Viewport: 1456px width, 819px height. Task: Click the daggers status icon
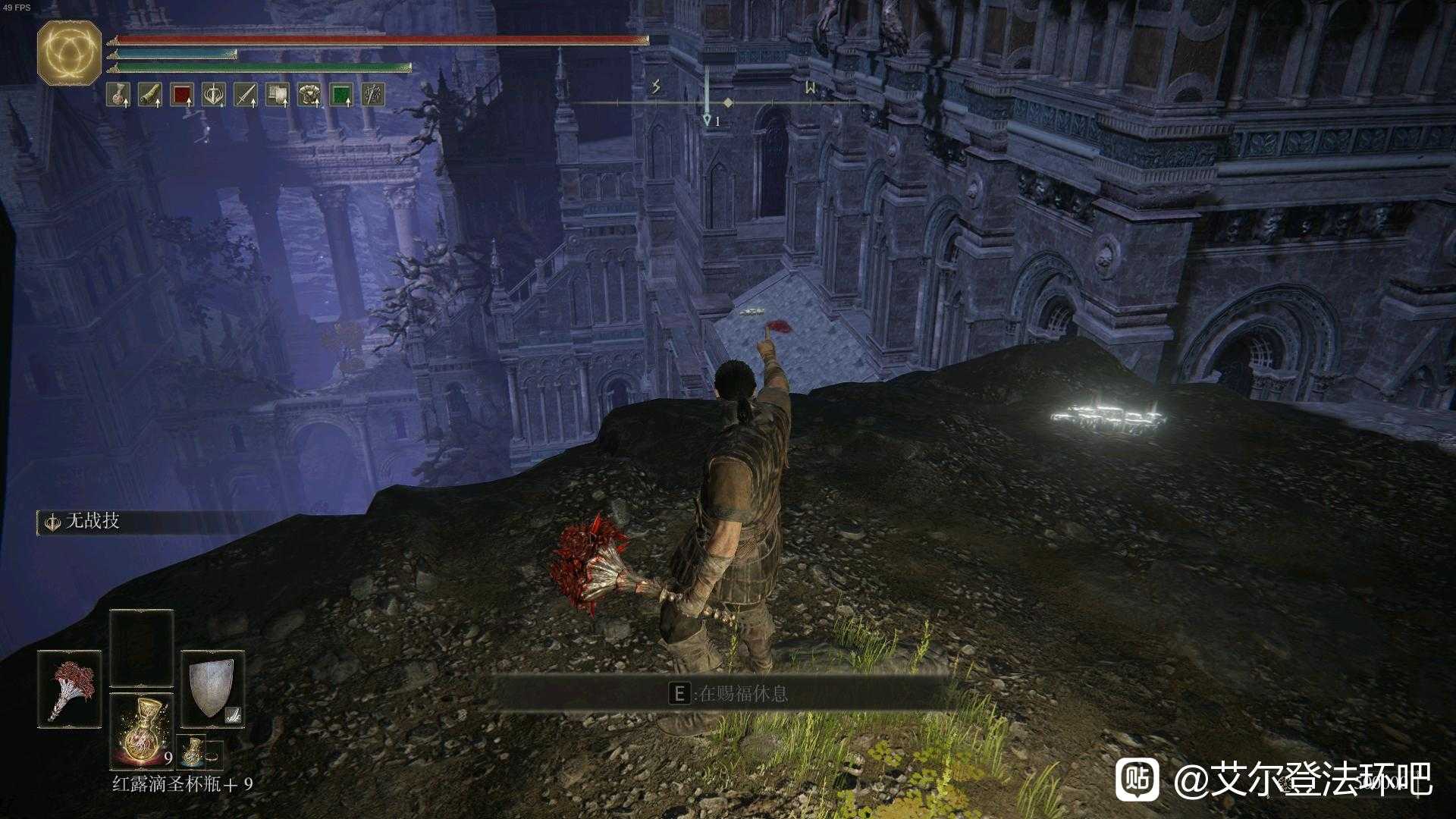pyautogui.click(x=373, y=95)
